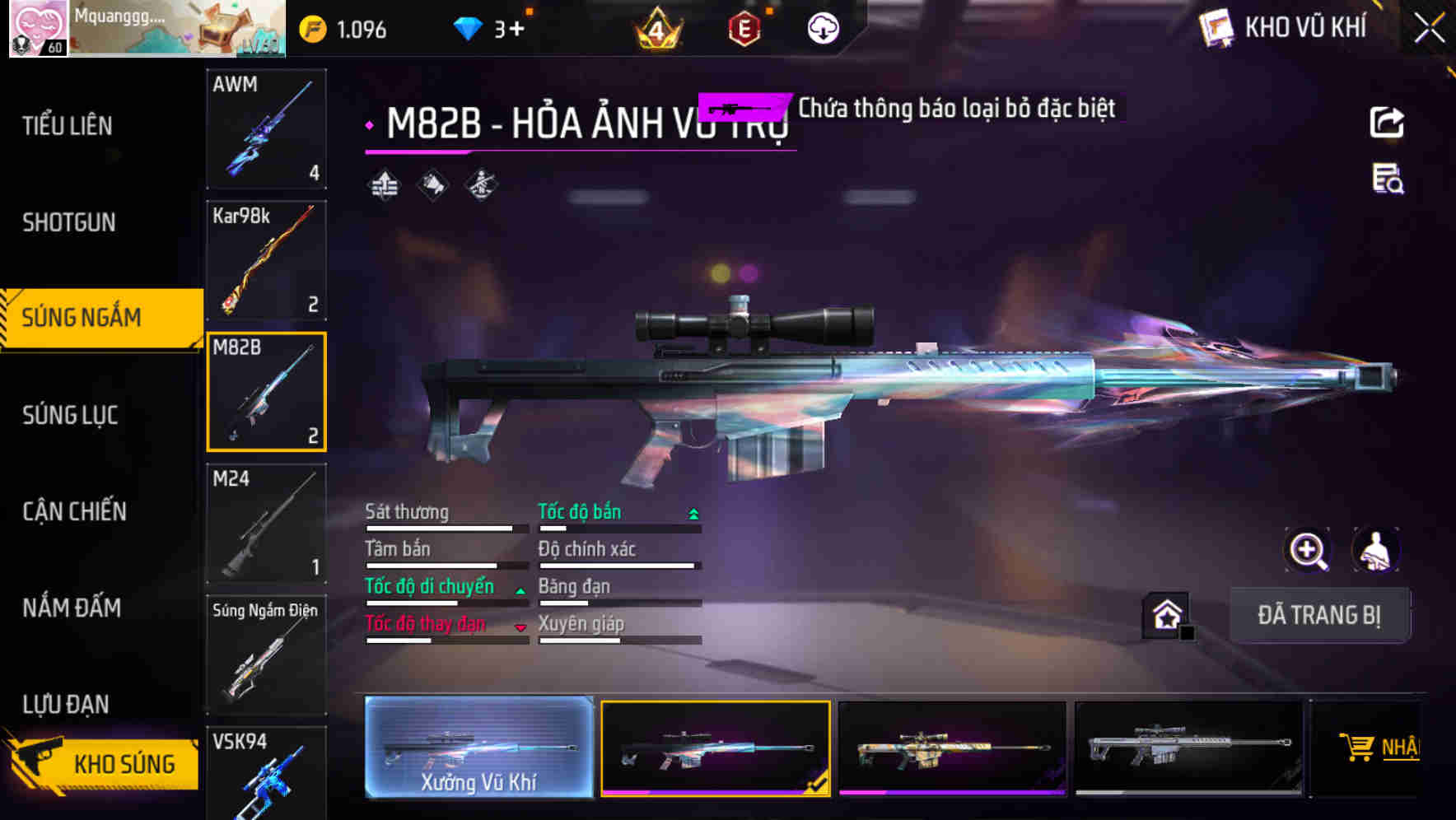The image size is (1456, 820).
Task: Zoom the weapon preview with magnifier icon
Action: (1308, 550)
